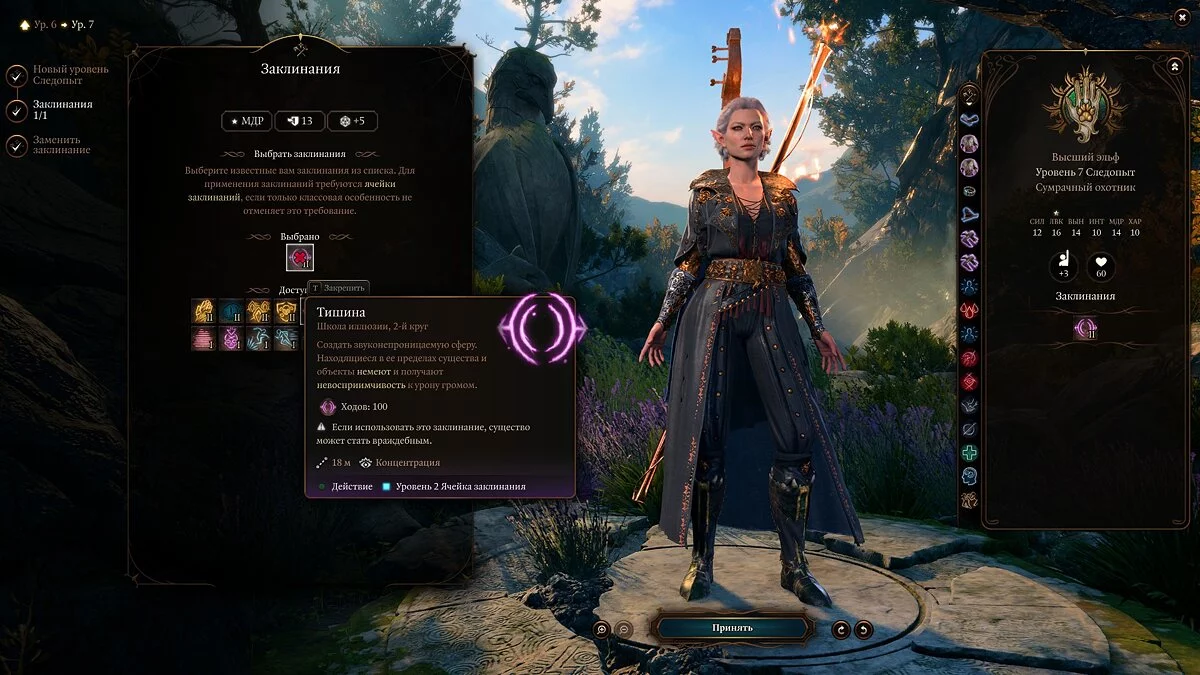Image resolution: width=1200 pixels, height=675 pixels.
Task: Select the first golden second-level spell icon
Action: (x=204, y=311)
